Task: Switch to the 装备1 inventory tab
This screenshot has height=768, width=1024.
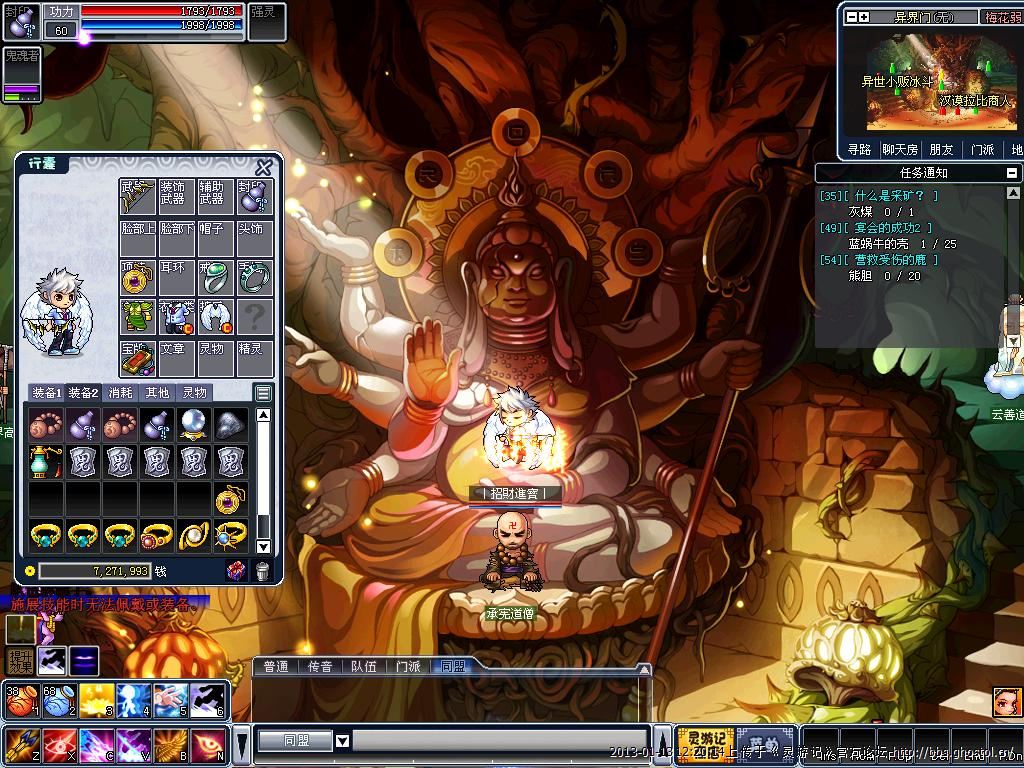Action: tap(45, 393)
